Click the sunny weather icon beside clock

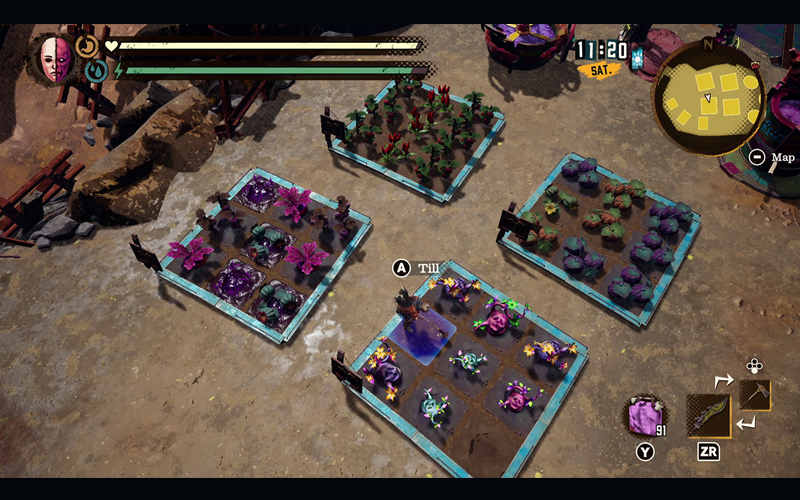click(x=637, y=57)
